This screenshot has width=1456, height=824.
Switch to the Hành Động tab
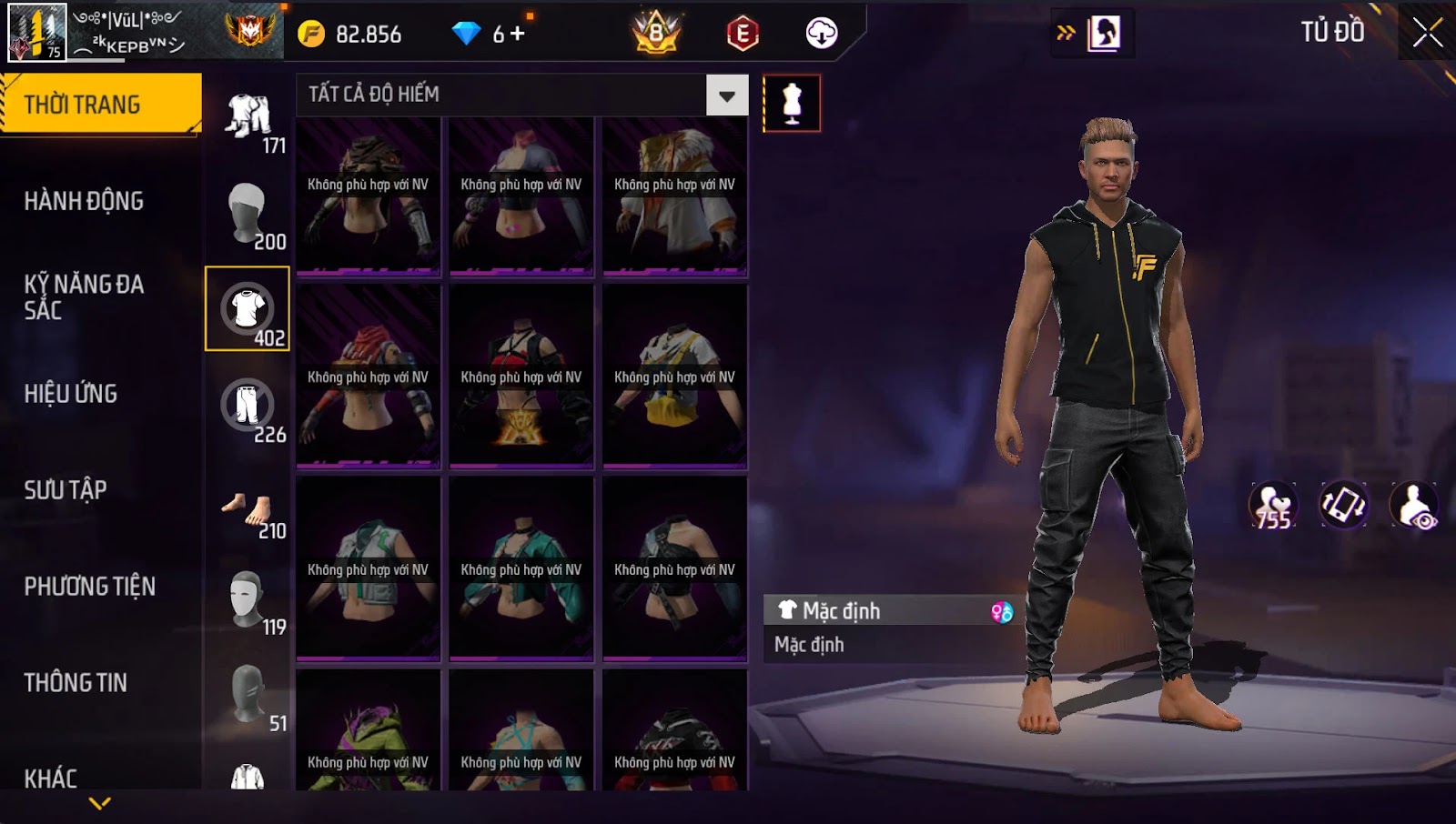pos(84,201)
